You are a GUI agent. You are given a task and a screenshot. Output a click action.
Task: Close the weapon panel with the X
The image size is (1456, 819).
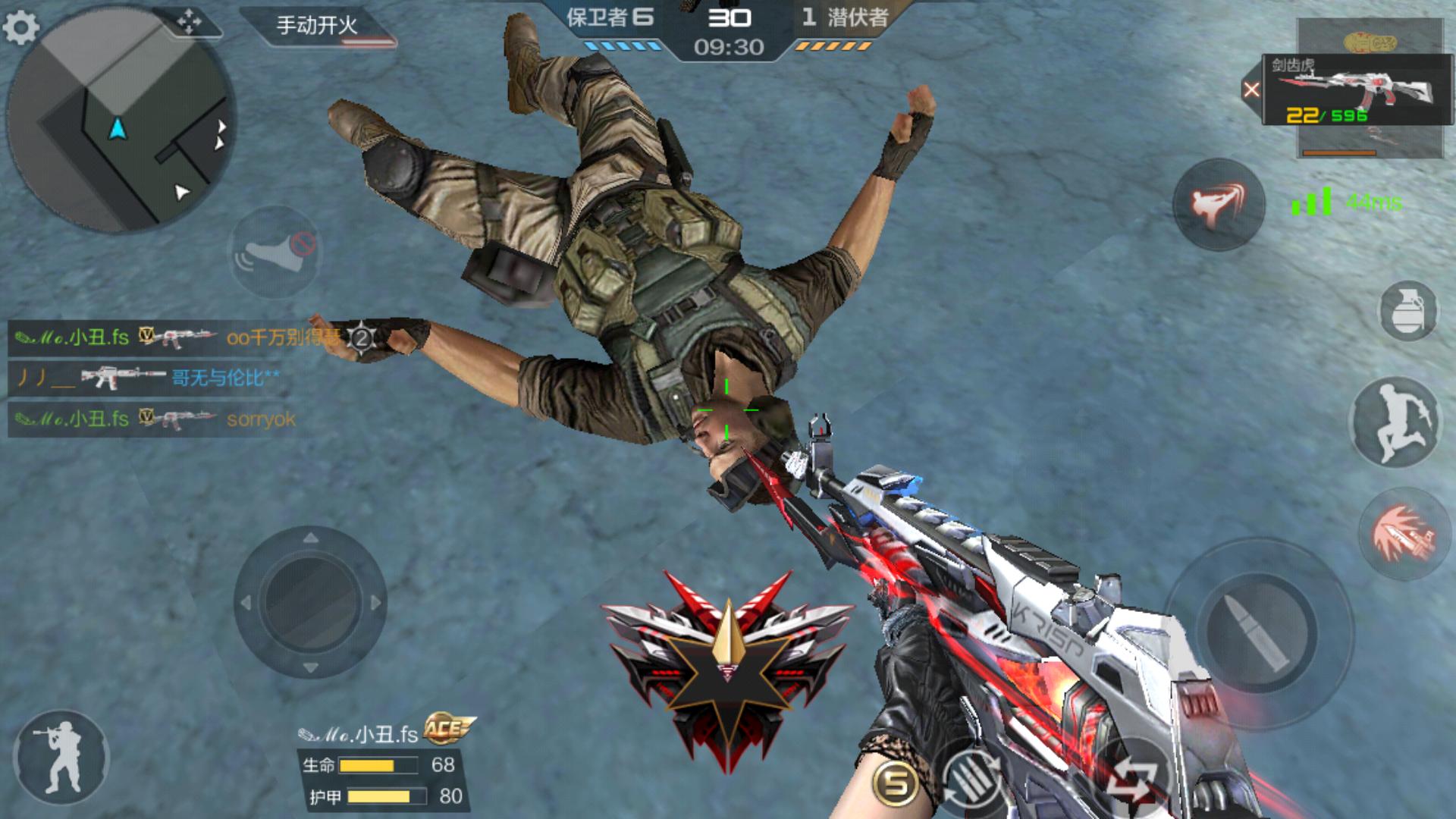click(x=1251, y=90)
